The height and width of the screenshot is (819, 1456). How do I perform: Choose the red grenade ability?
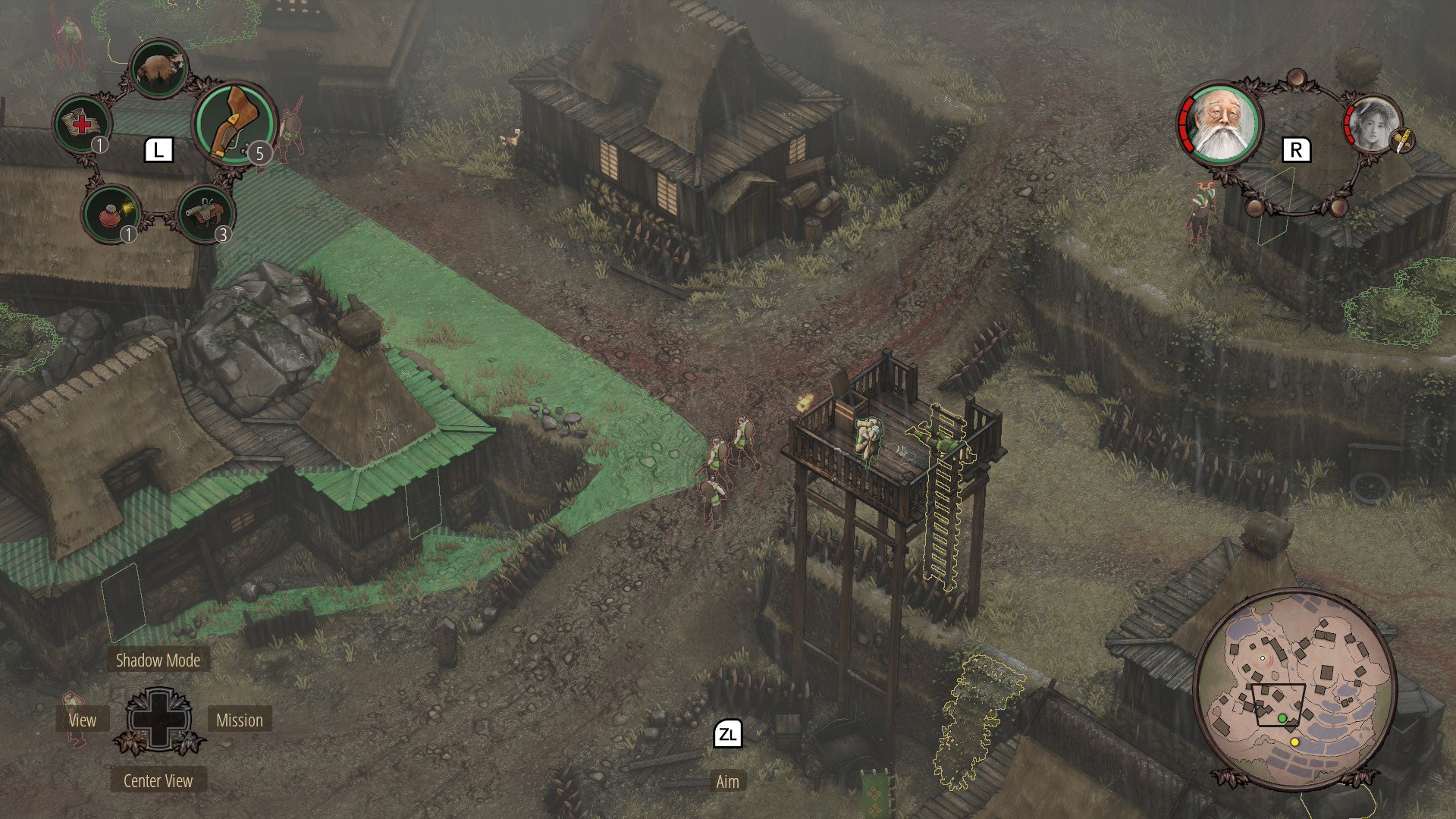click(x=111, y=213)
